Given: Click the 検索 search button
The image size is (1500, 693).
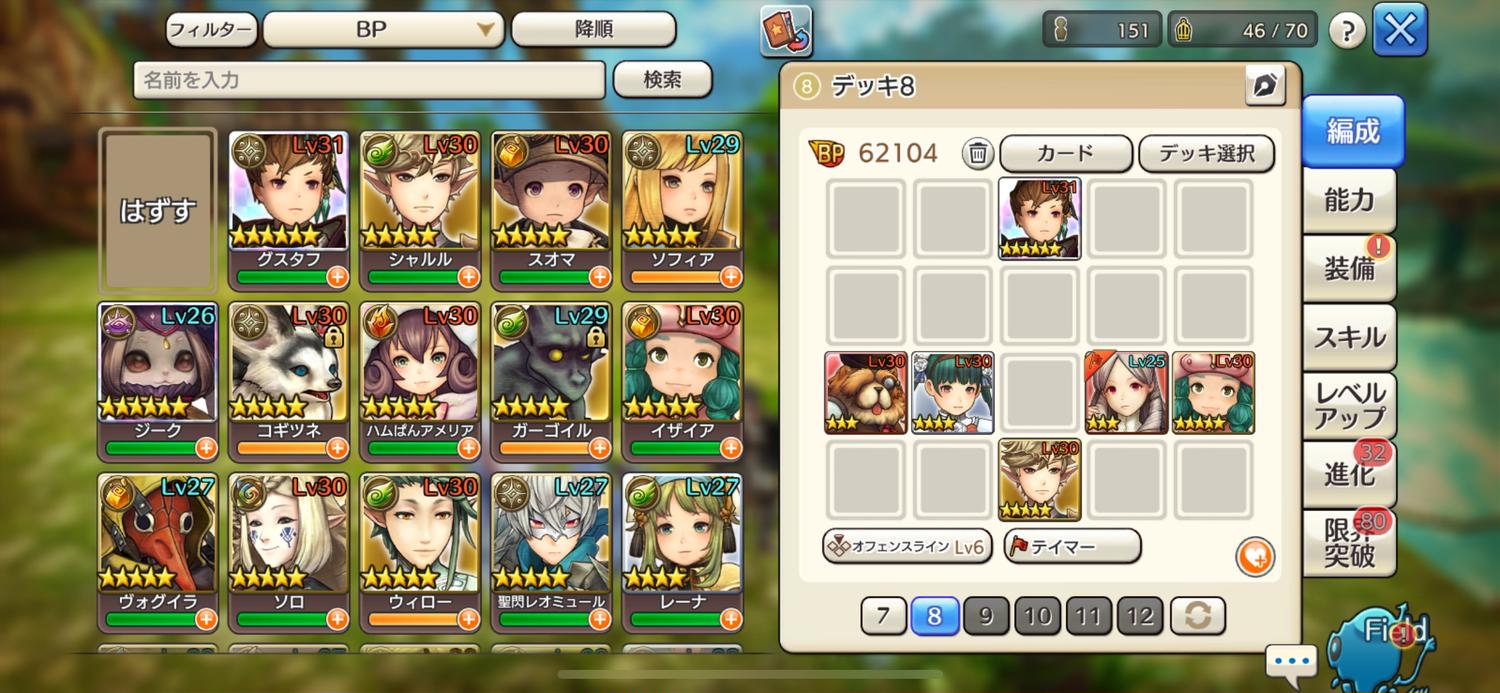Looking at the screenshot, I should pyautogui.click(x=662, y=80).
